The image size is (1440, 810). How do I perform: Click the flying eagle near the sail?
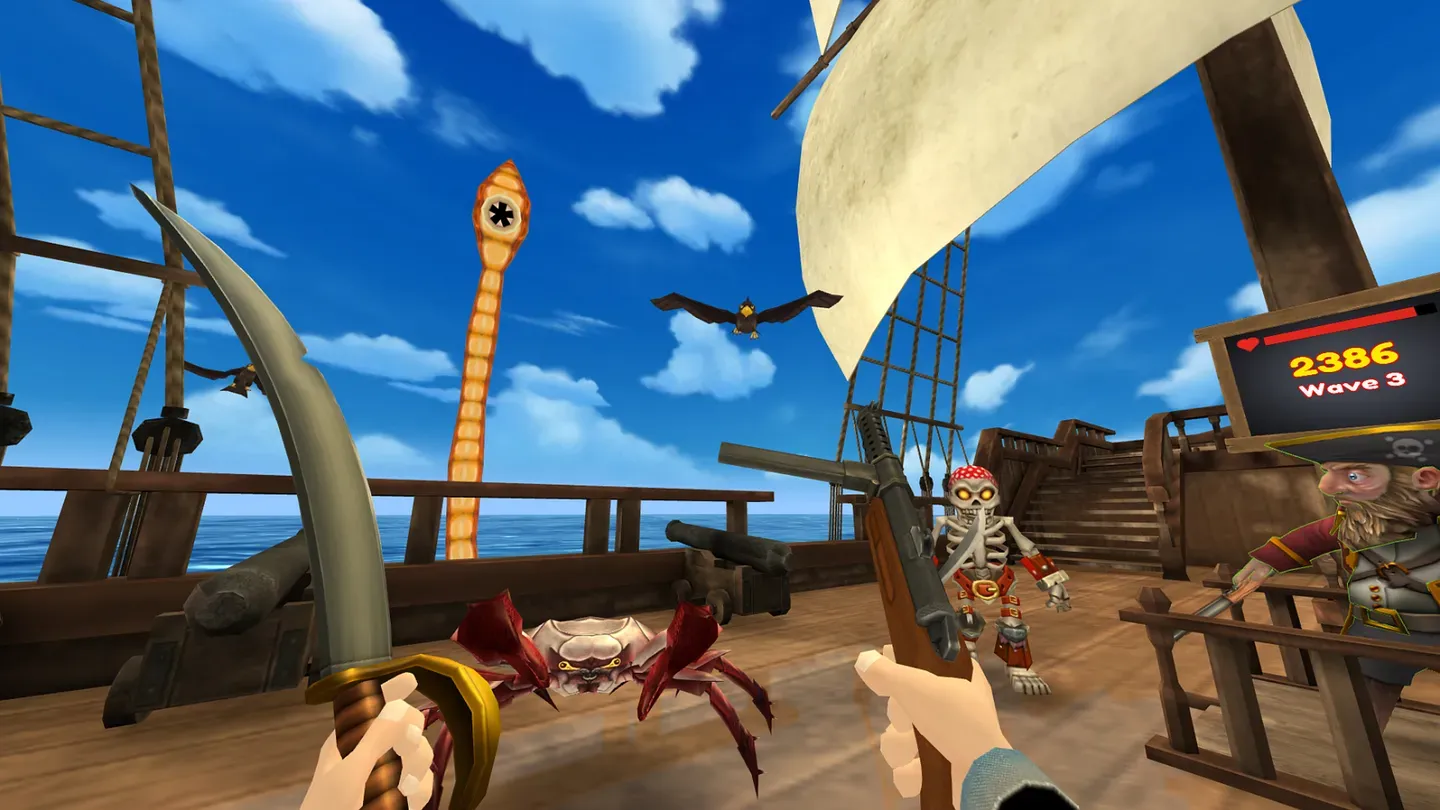pos(745,310)
